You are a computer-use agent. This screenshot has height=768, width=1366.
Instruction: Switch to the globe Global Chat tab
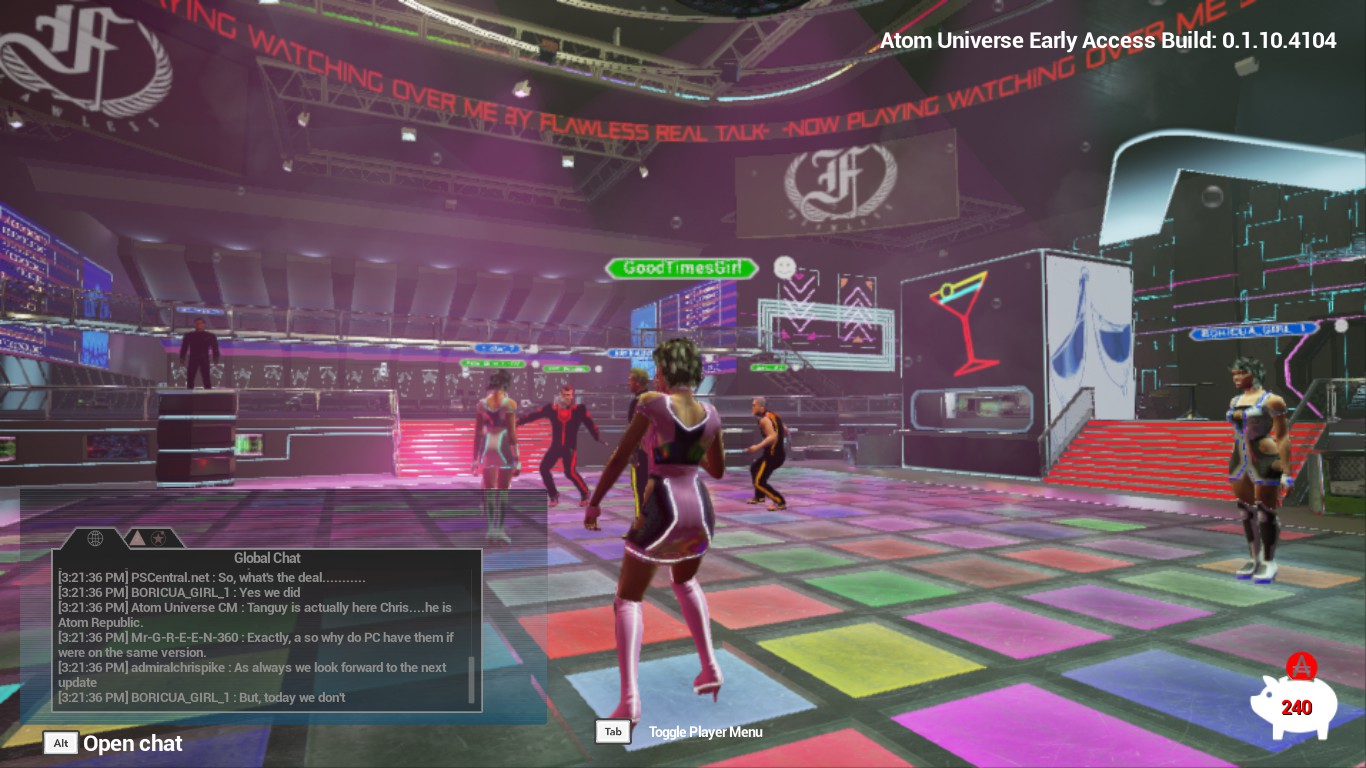pos(95,538)
